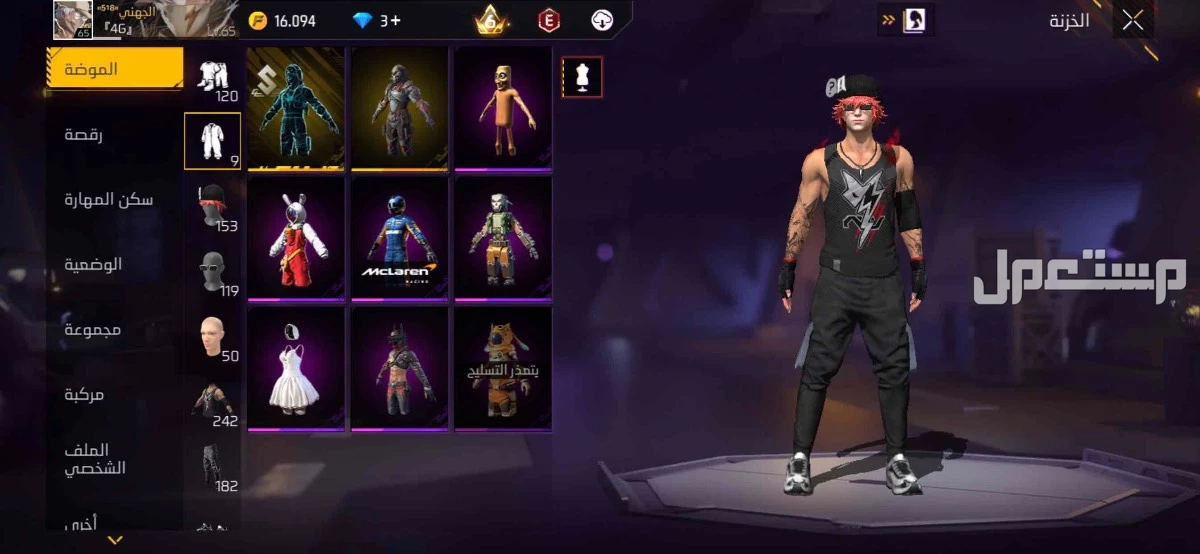Image resolution: width=1200 pixels, height=554 pixels.
Task: Close the vault screen with the X
Action: (x=1132, y=20)
